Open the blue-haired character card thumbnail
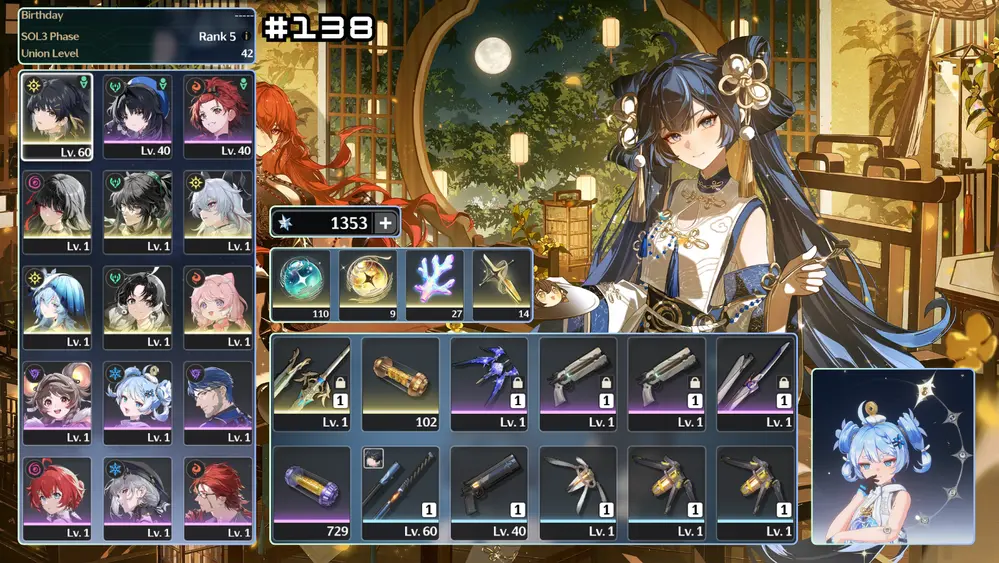 click(x=892, y=456)
